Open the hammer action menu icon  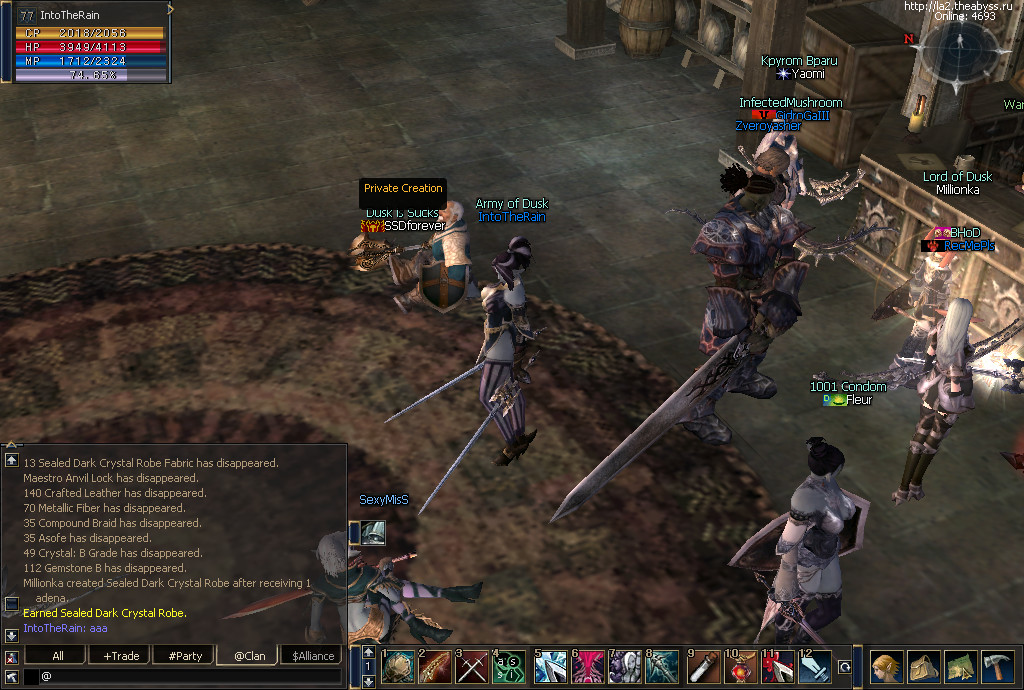pyautogui.click(x=998, y=667)
